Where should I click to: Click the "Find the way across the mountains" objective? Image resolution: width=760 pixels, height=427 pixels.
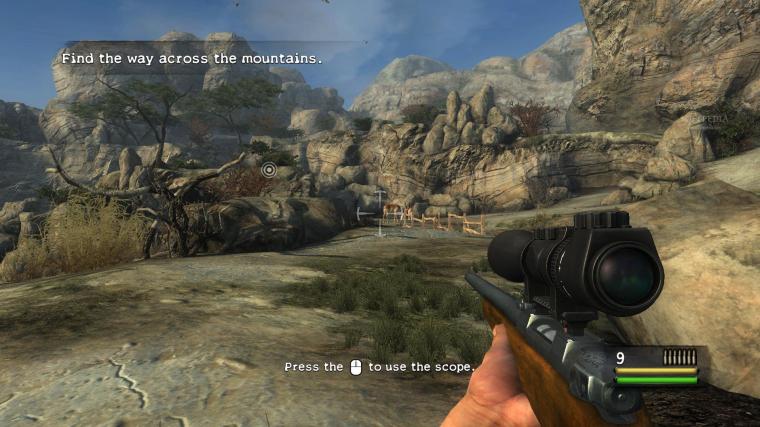point(192,59)
